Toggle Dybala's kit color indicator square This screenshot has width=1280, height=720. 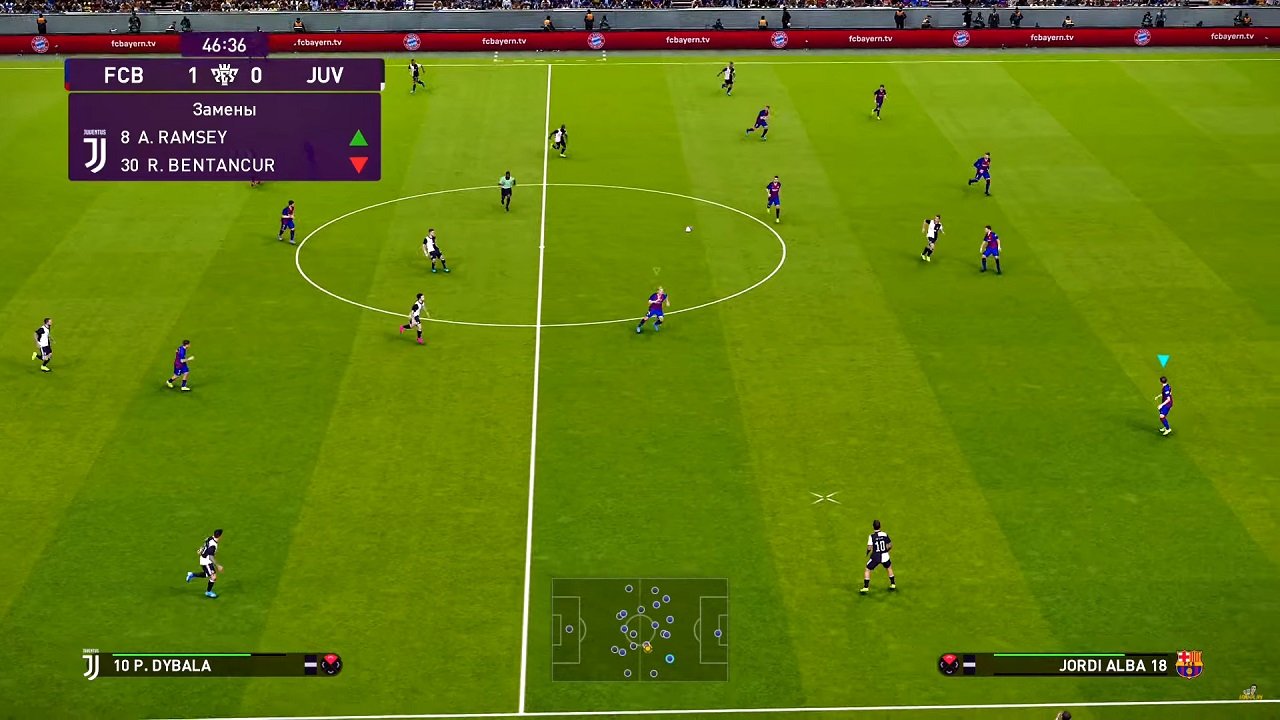(309, 665)
